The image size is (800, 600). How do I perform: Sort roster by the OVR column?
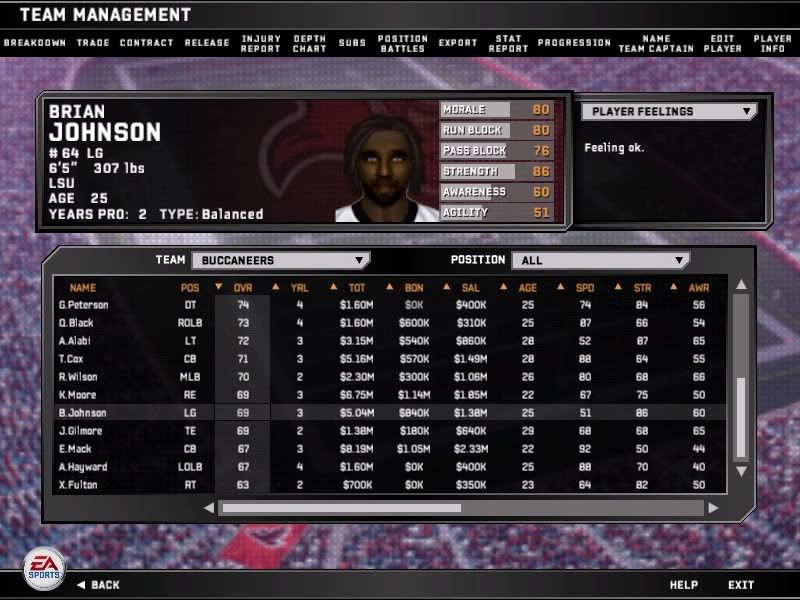pos(242,288)
